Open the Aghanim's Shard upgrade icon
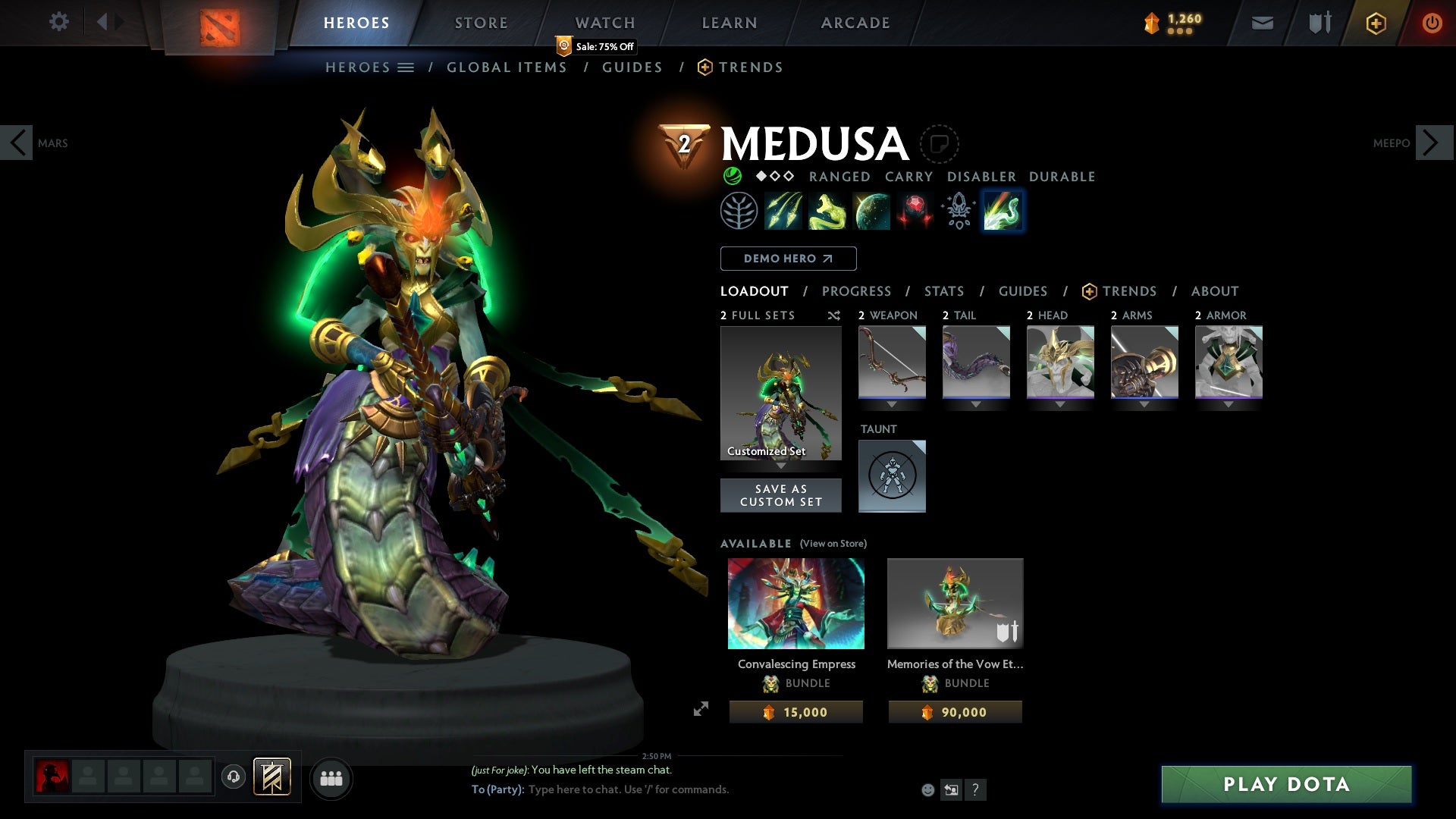 pyautogui.click(x=957, y=211)
